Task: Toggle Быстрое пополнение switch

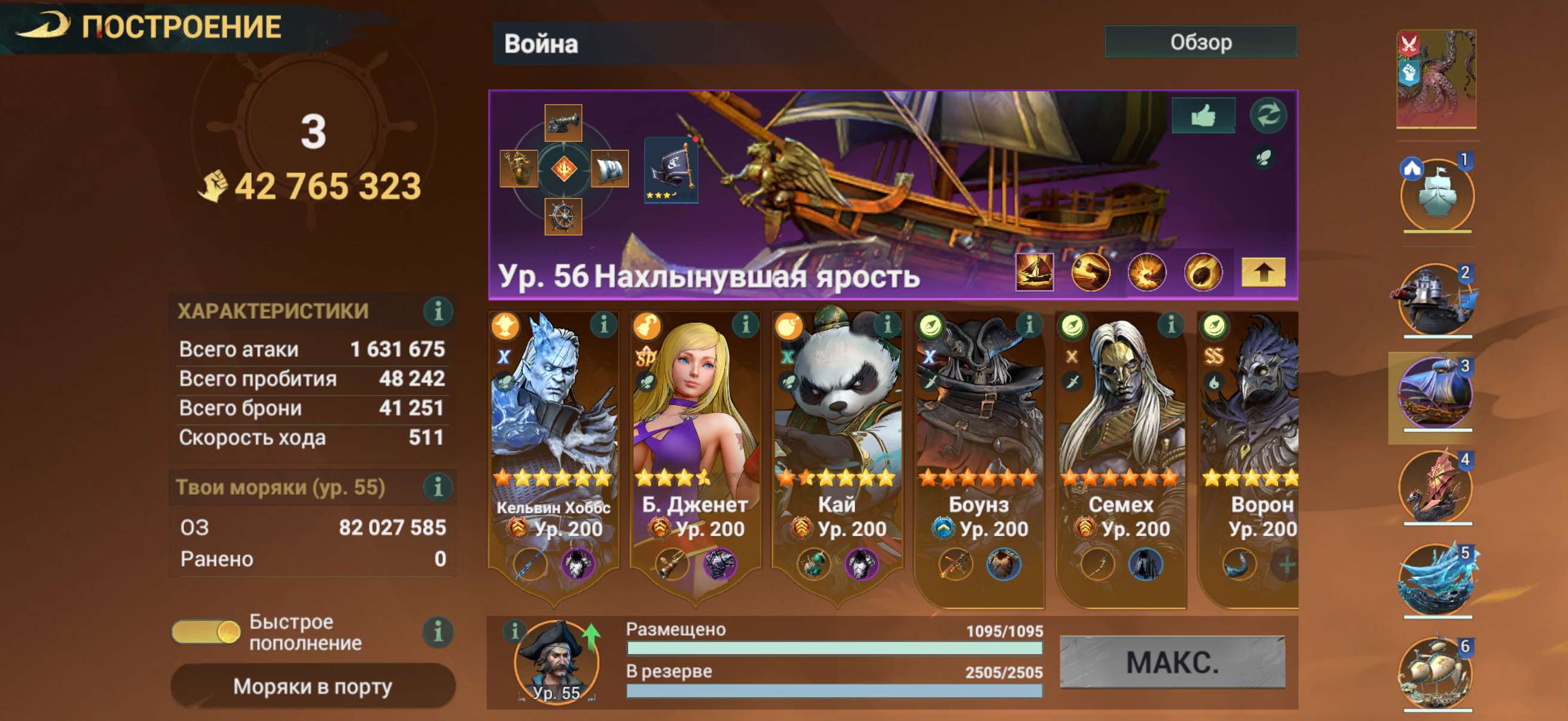Action: 206,631
